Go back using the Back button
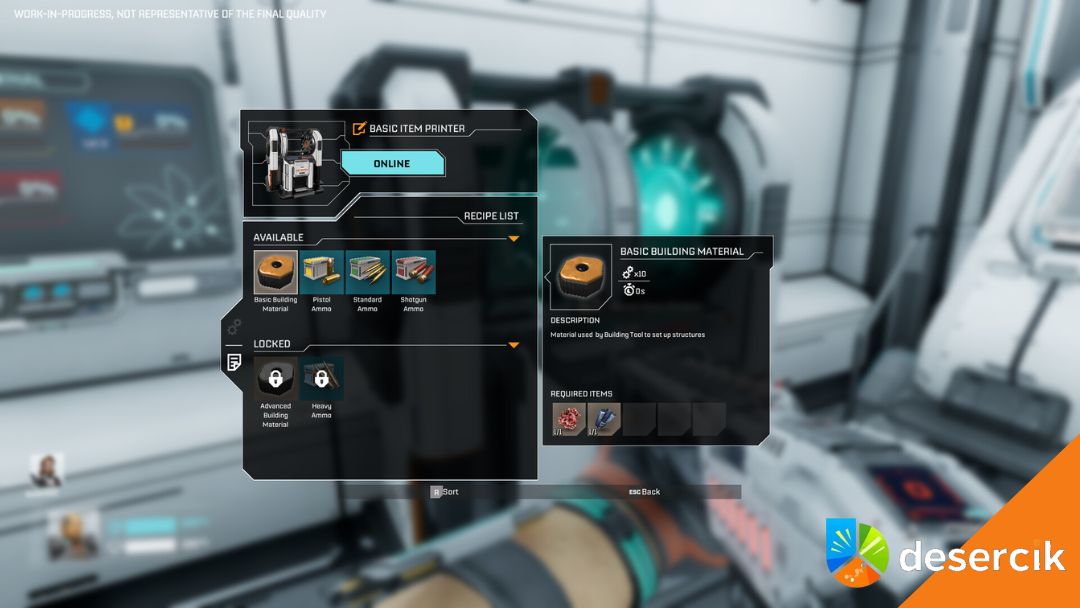Viewport: 1080px width, 608px height. (x=645, y=492)
